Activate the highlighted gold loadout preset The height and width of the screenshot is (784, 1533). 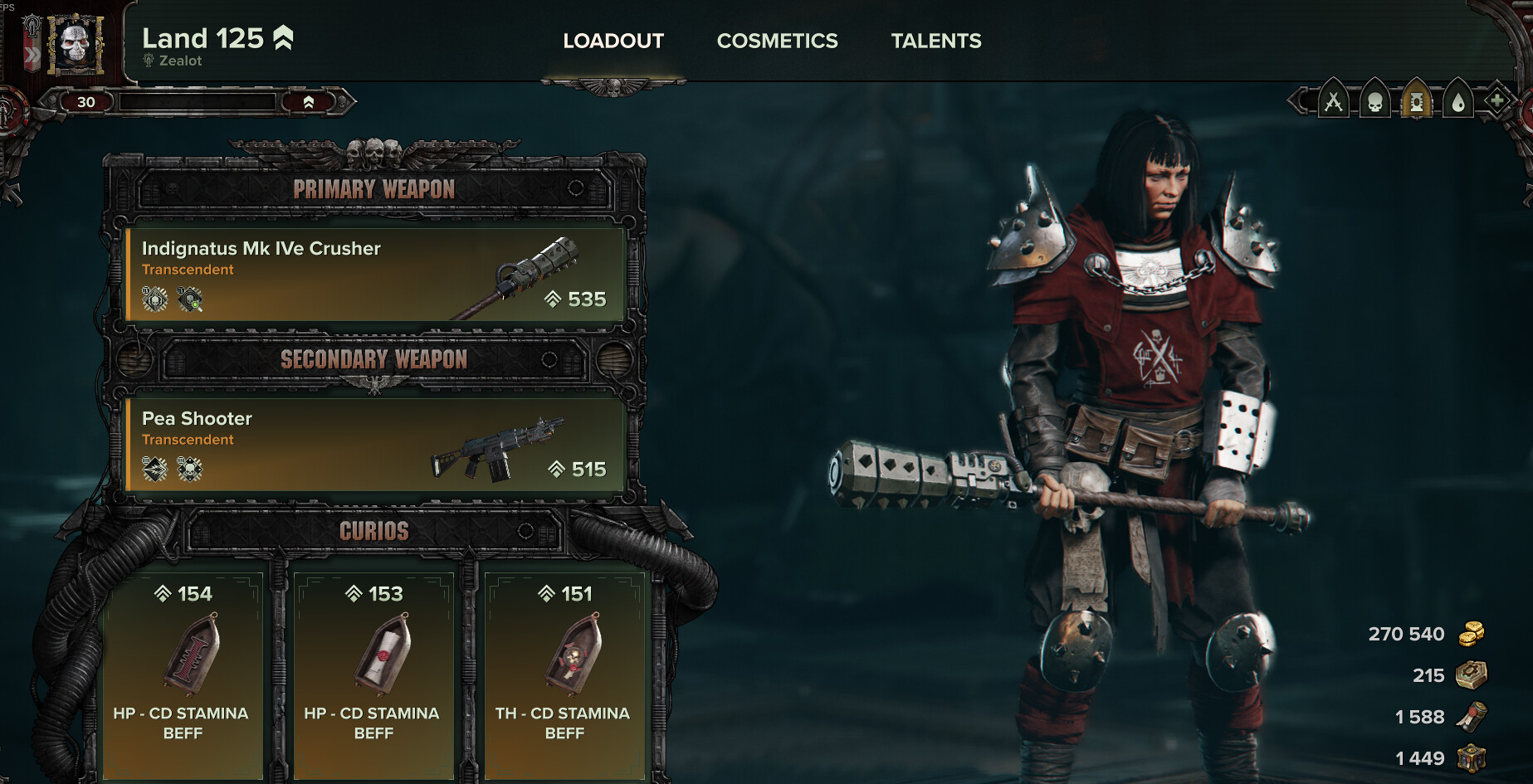click(1416, 102)
